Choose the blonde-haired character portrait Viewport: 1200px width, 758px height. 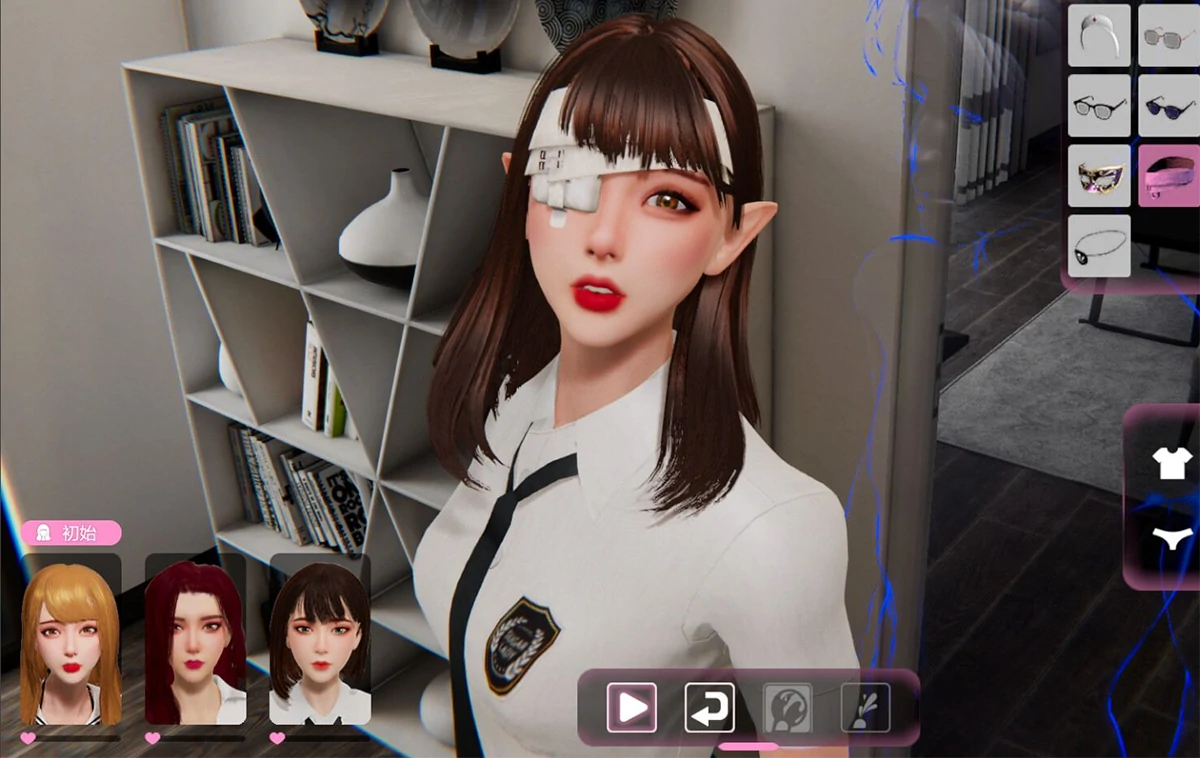tap(71, 639)
